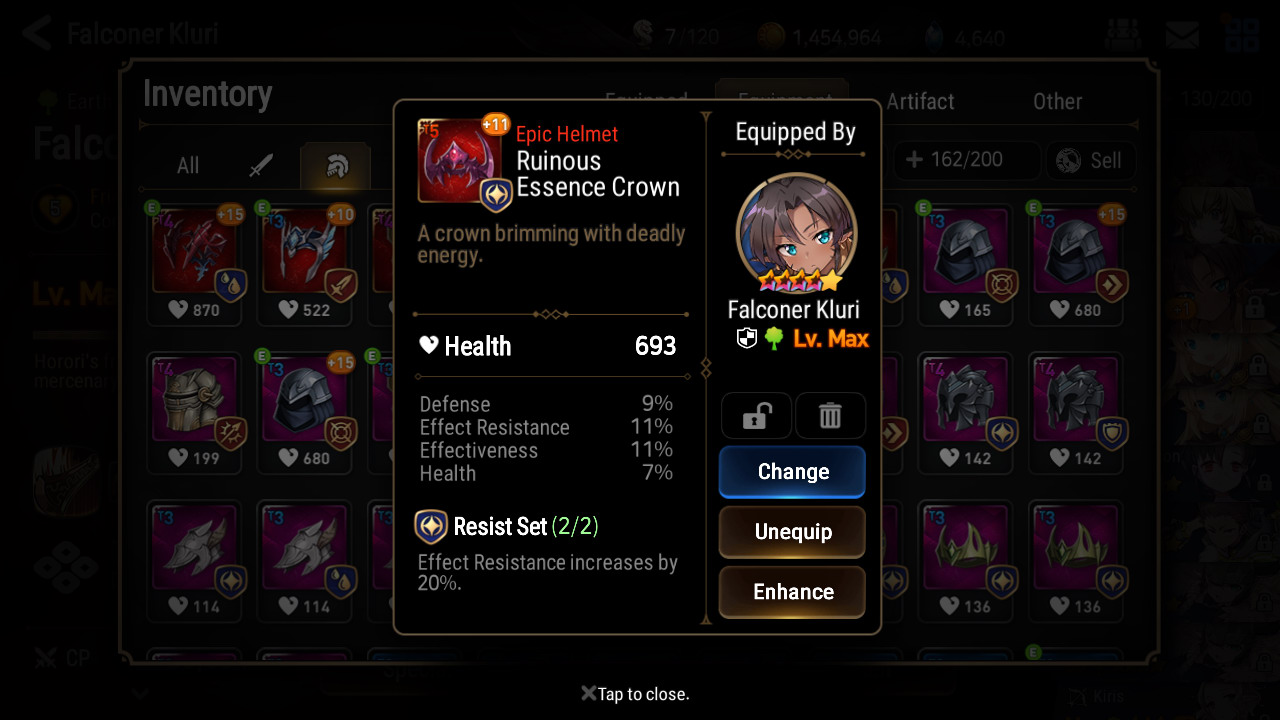Select Falconer Kluri's portrait
The width and height of the screenshot is (1280, 720).
(796, 232)
